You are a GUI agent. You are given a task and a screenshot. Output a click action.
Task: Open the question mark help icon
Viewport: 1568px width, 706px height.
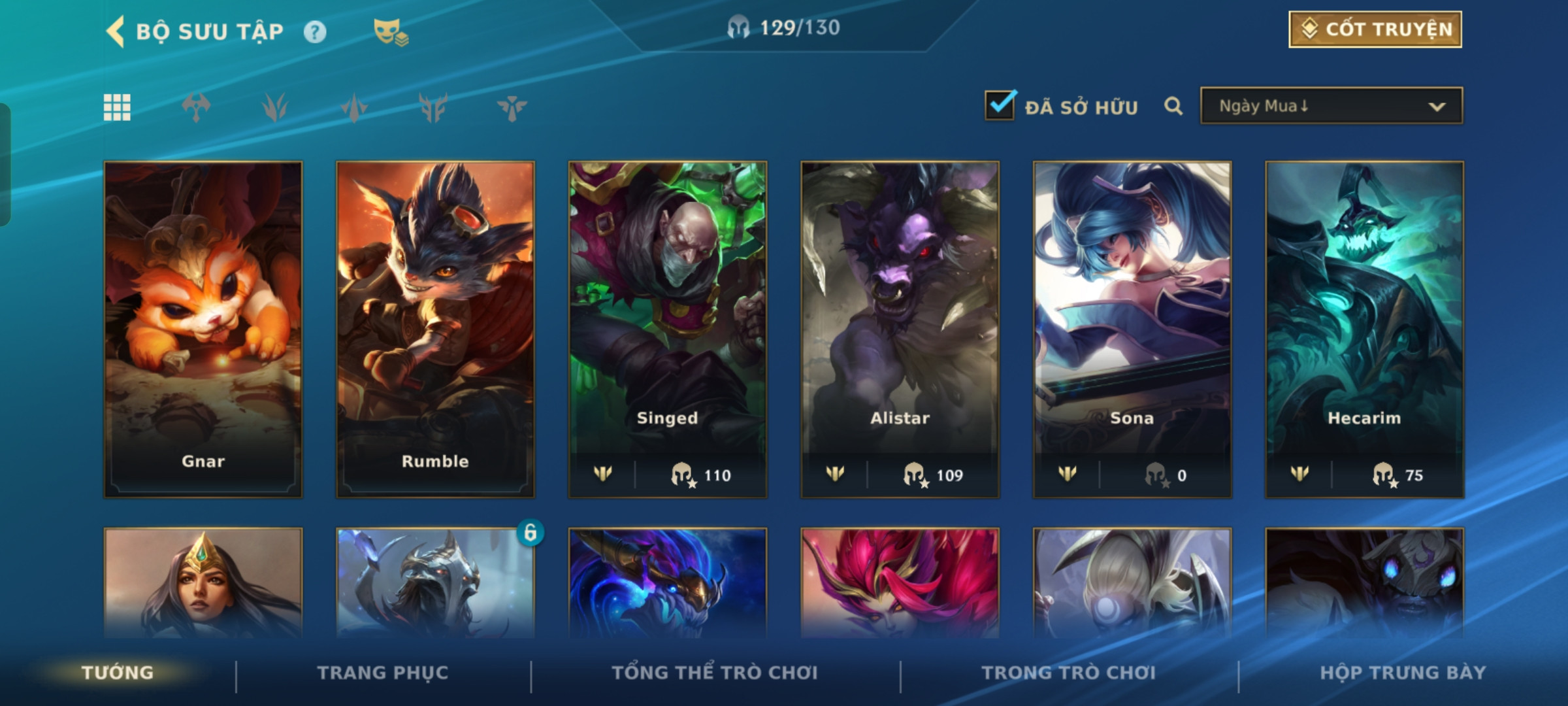click(x=315, y=32)
